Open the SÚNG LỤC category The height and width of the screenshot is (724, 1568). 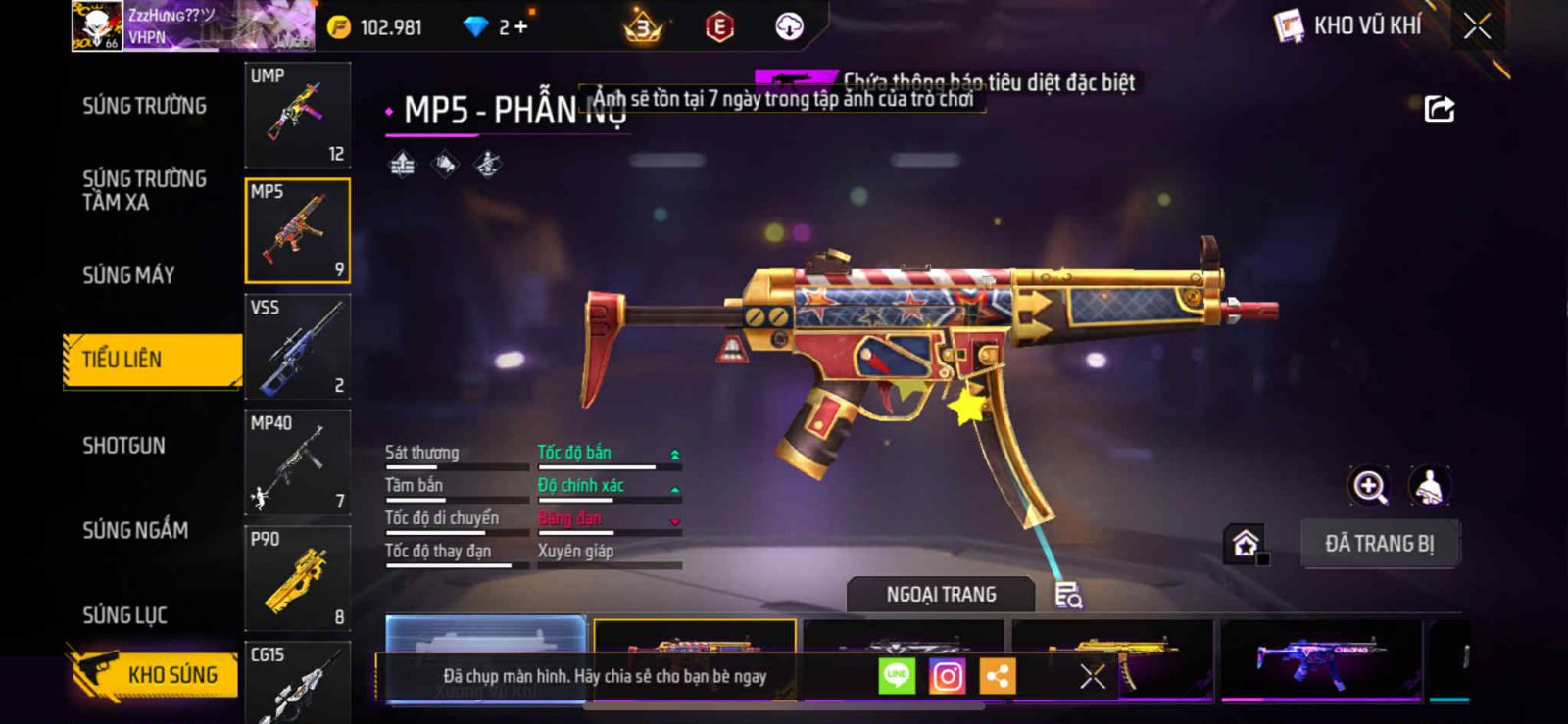[x=124, y=615]
